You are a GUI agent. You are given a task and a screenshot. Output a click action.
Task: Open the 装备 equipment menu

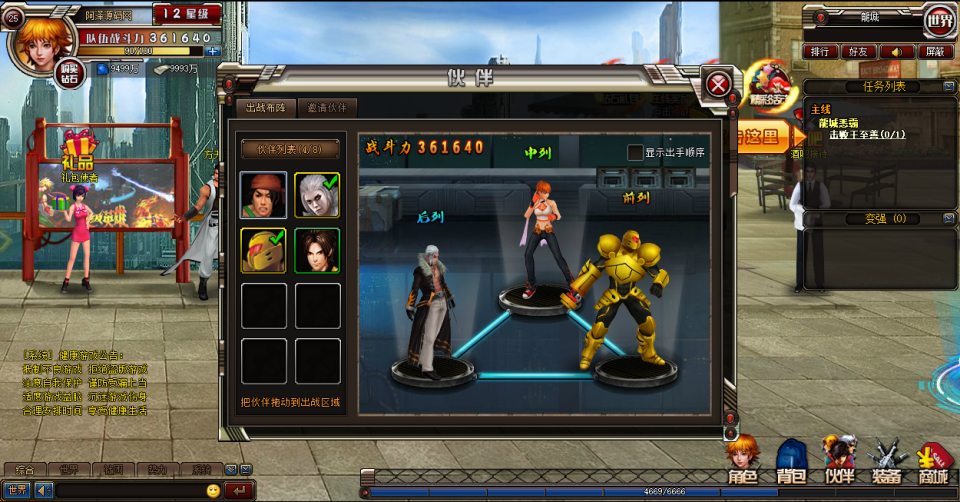(x=887, y=462)
